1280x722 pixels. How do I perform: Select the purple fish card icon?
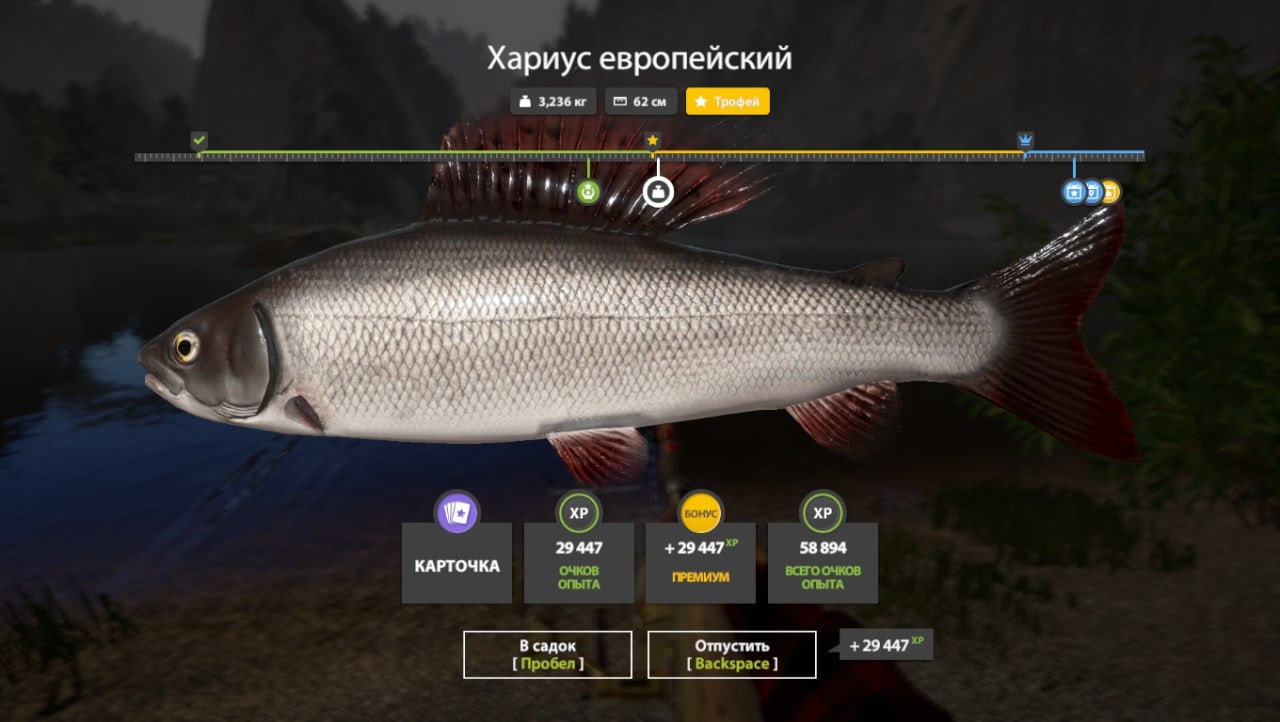[x=456, y=511]
